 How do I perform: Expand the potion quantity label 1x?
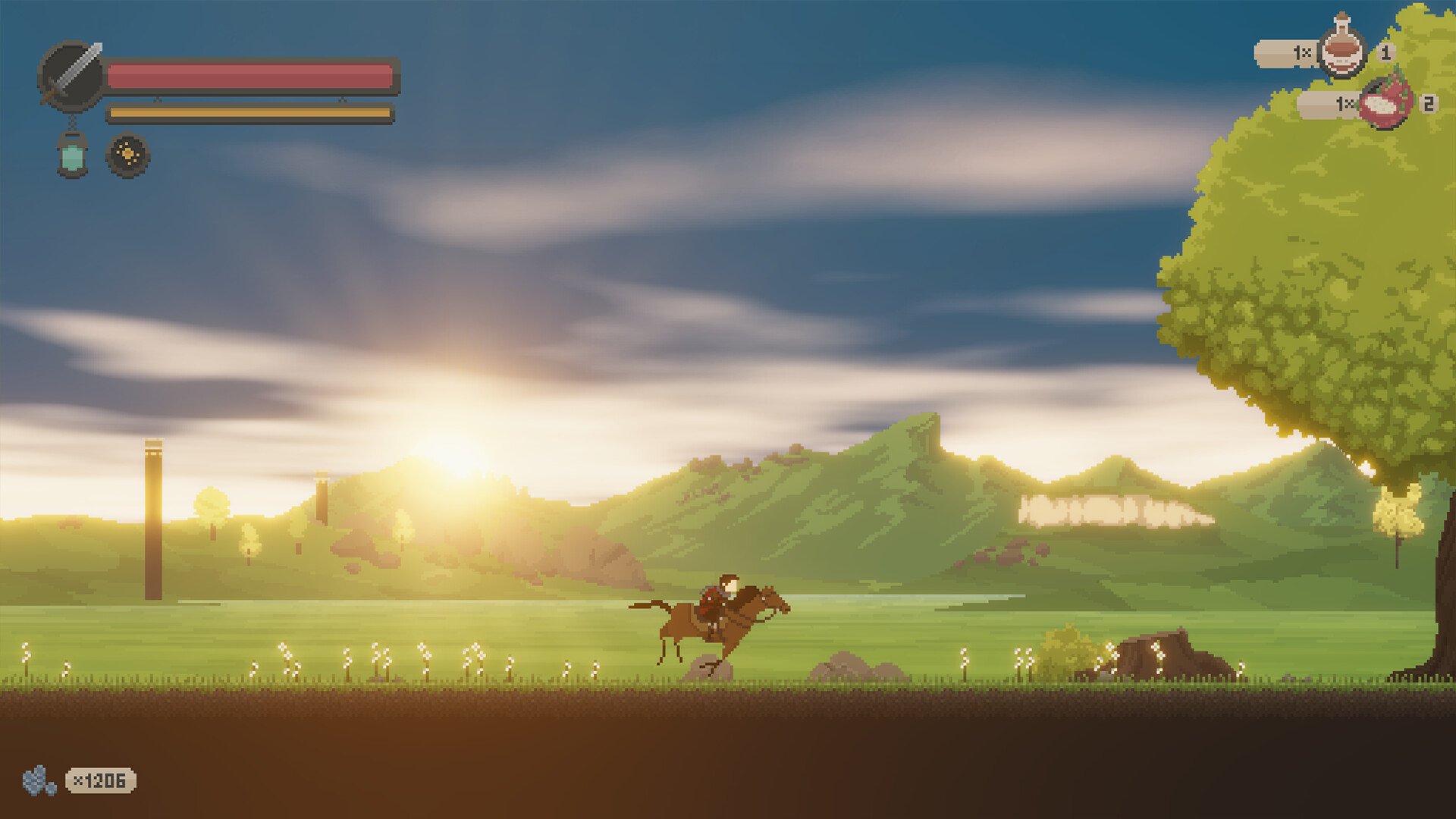(1300, 53)
